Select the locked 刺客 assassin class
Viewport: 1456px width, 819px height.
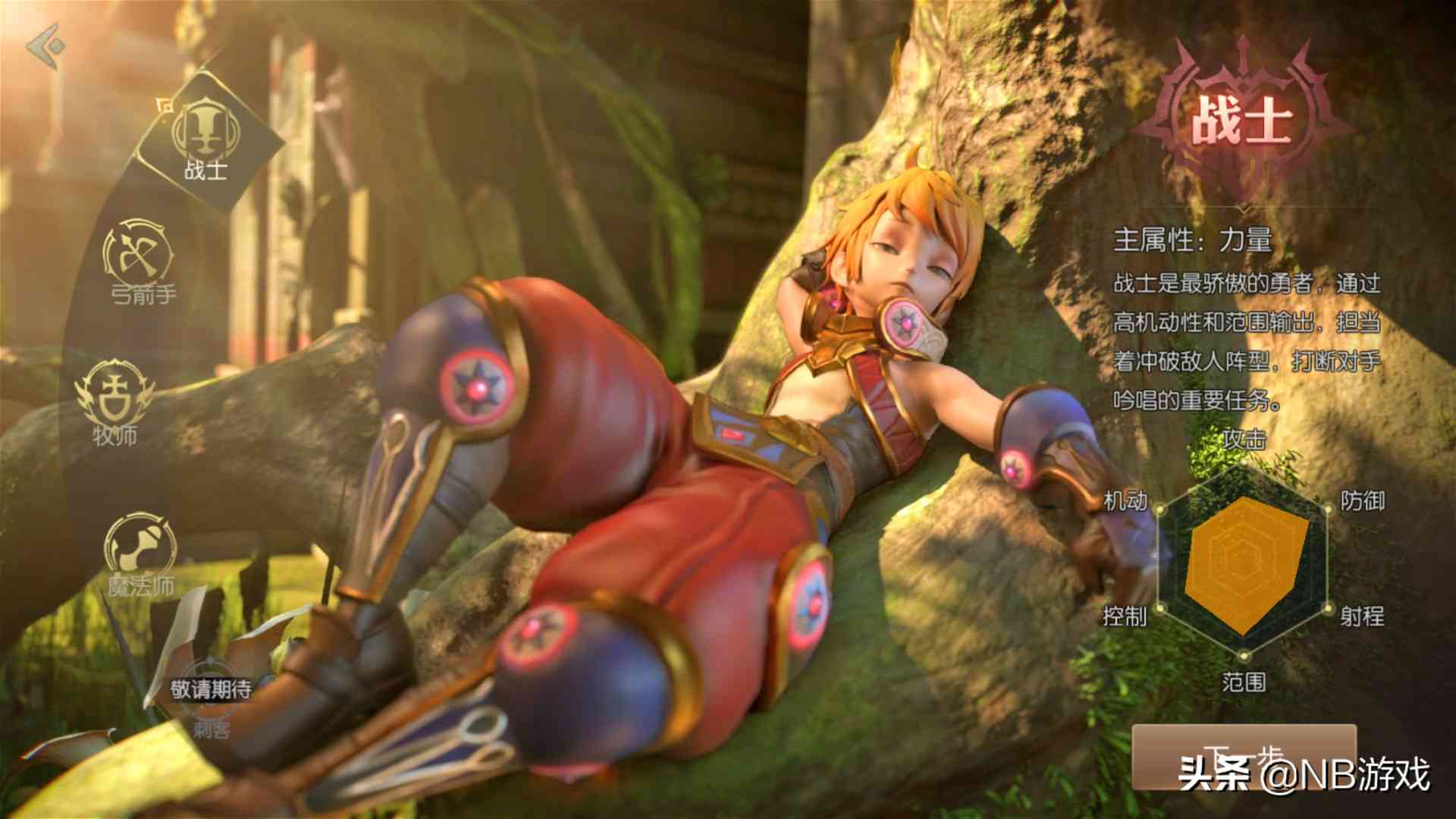pyautogui.click(x=209, y=701)
